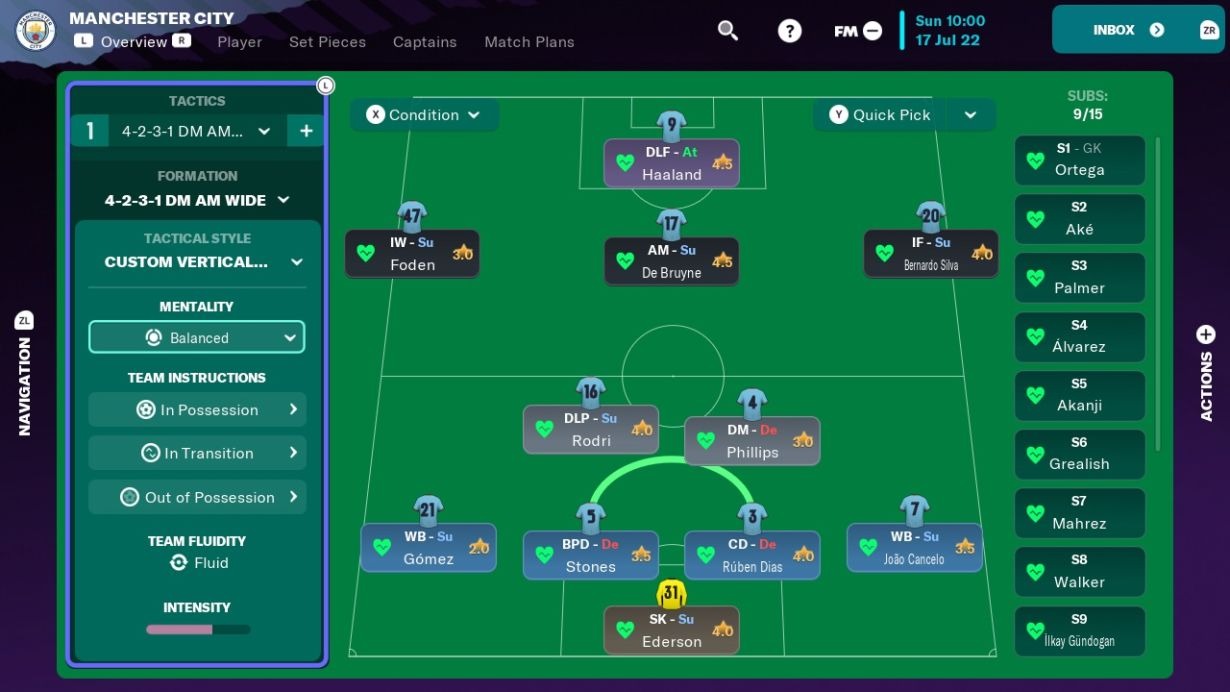This screenshot has width=1230, height=692.
Task: Open the Condition view dropdown
Action: [x=424, y=115]
